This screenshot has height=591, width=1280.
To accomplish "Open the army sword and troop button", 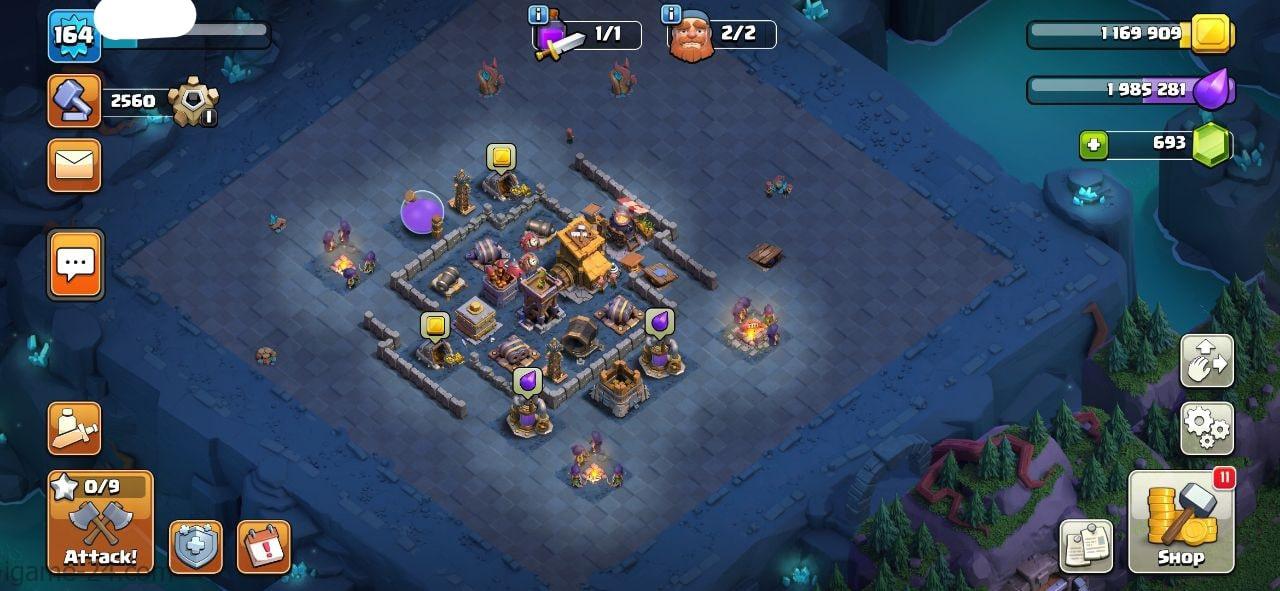I will coord(74,429).
